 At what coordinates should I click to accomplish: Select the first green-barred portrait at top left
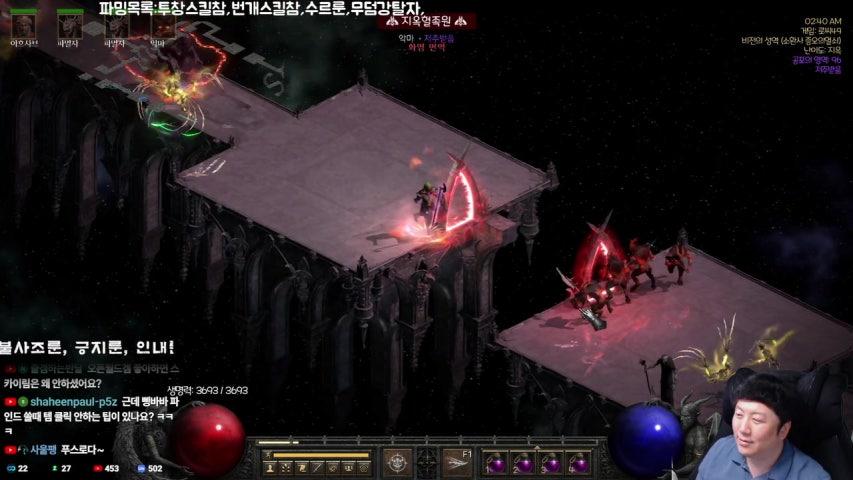pos(22,24)
